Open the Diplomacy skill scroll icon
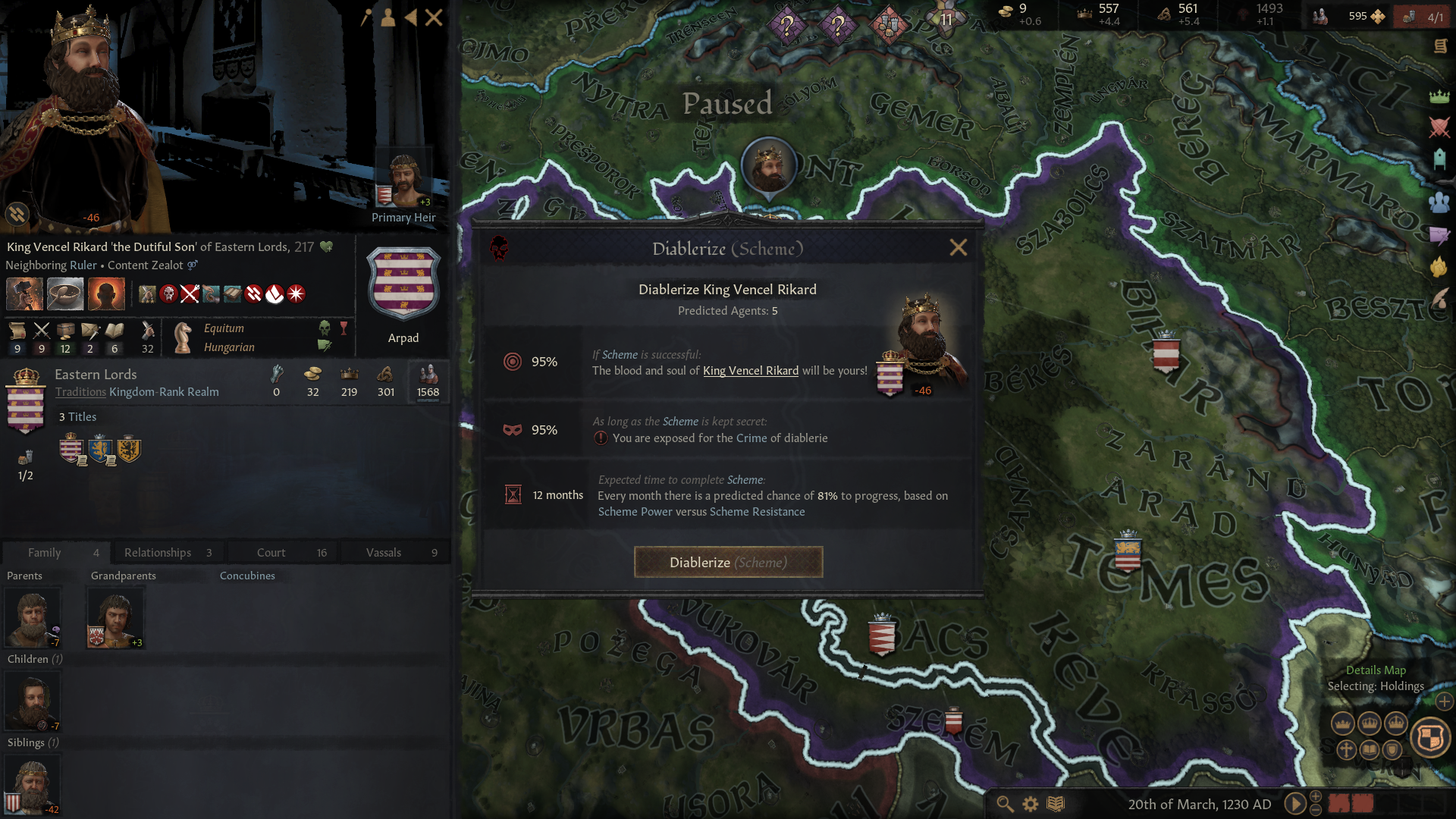 (17, 332)
